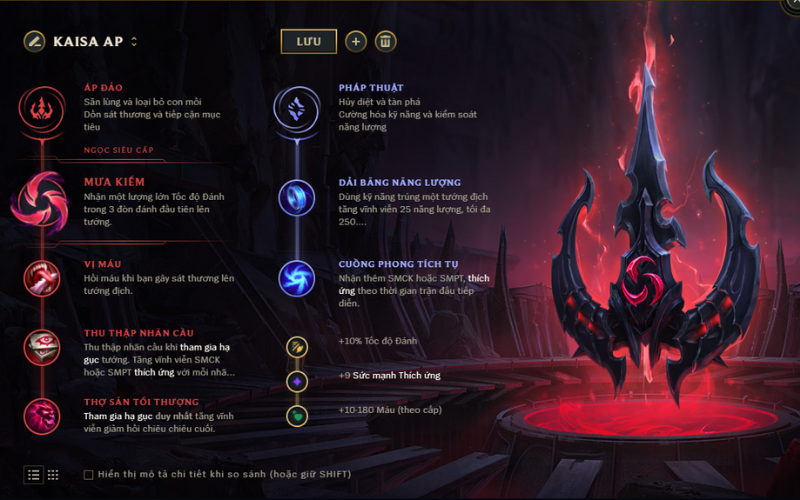
Task: Switch to the list view layout
Action: tap(34, 474)
